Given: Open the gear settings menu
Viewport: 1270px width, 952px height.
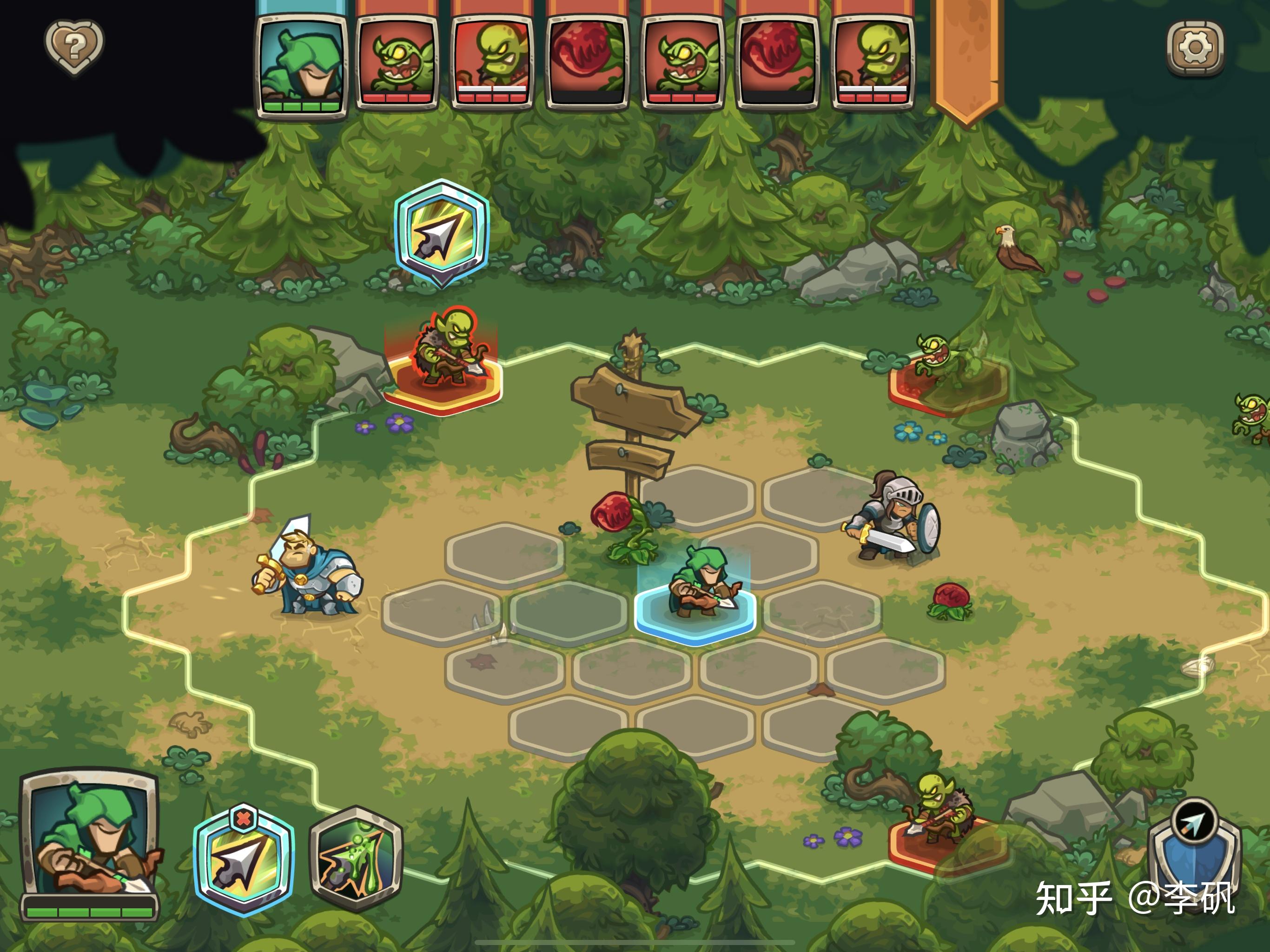Looking at the screenshot, I should [1195, 48].
